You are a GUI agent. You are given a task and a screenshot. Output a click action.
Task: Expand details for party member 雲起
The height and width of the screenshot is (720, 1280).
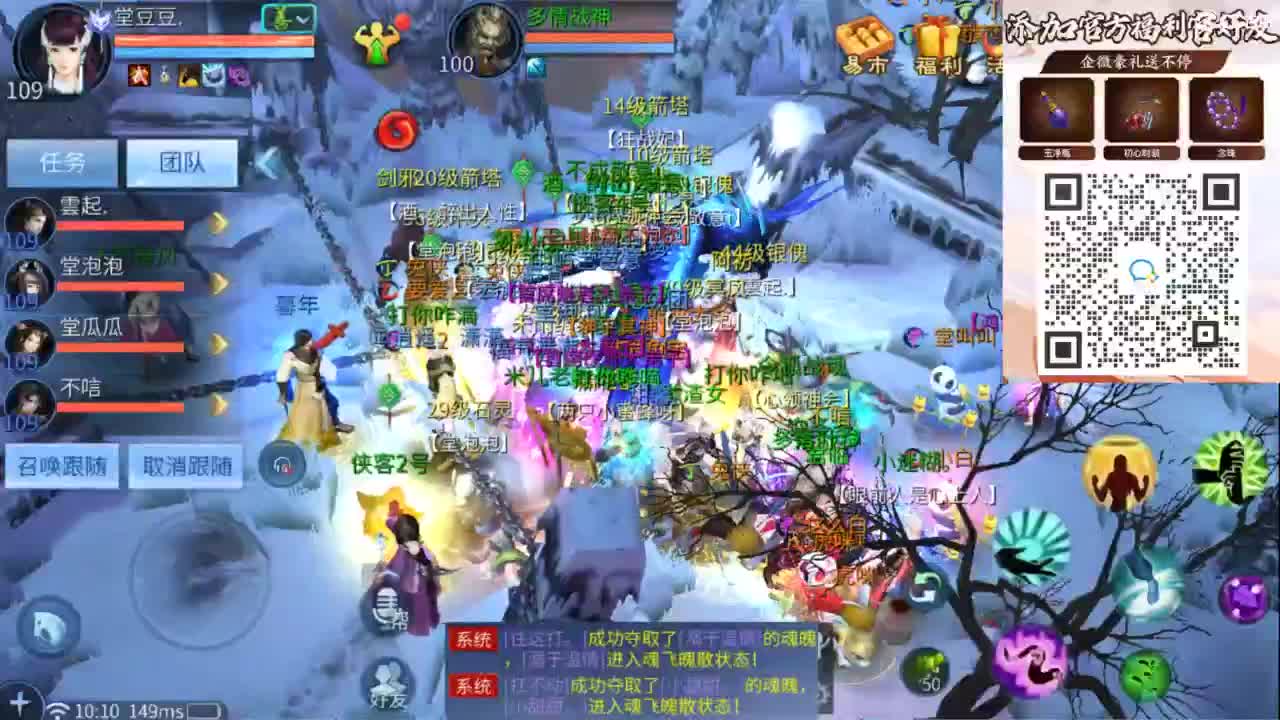click(218, 222)
